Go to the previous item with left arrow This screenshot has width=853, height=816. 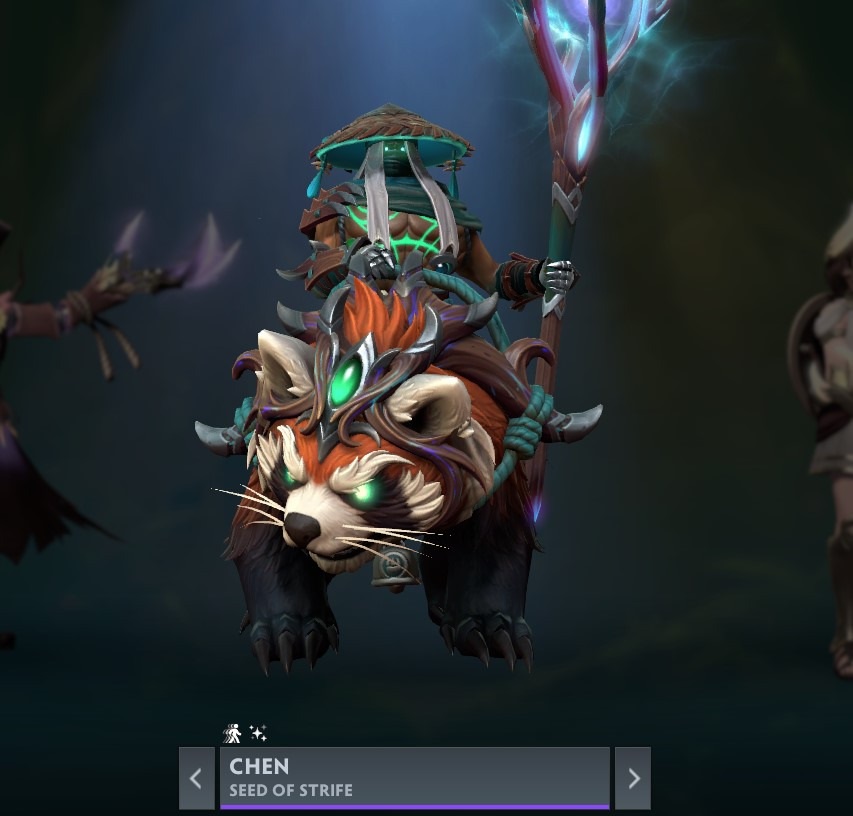point(197,778)
